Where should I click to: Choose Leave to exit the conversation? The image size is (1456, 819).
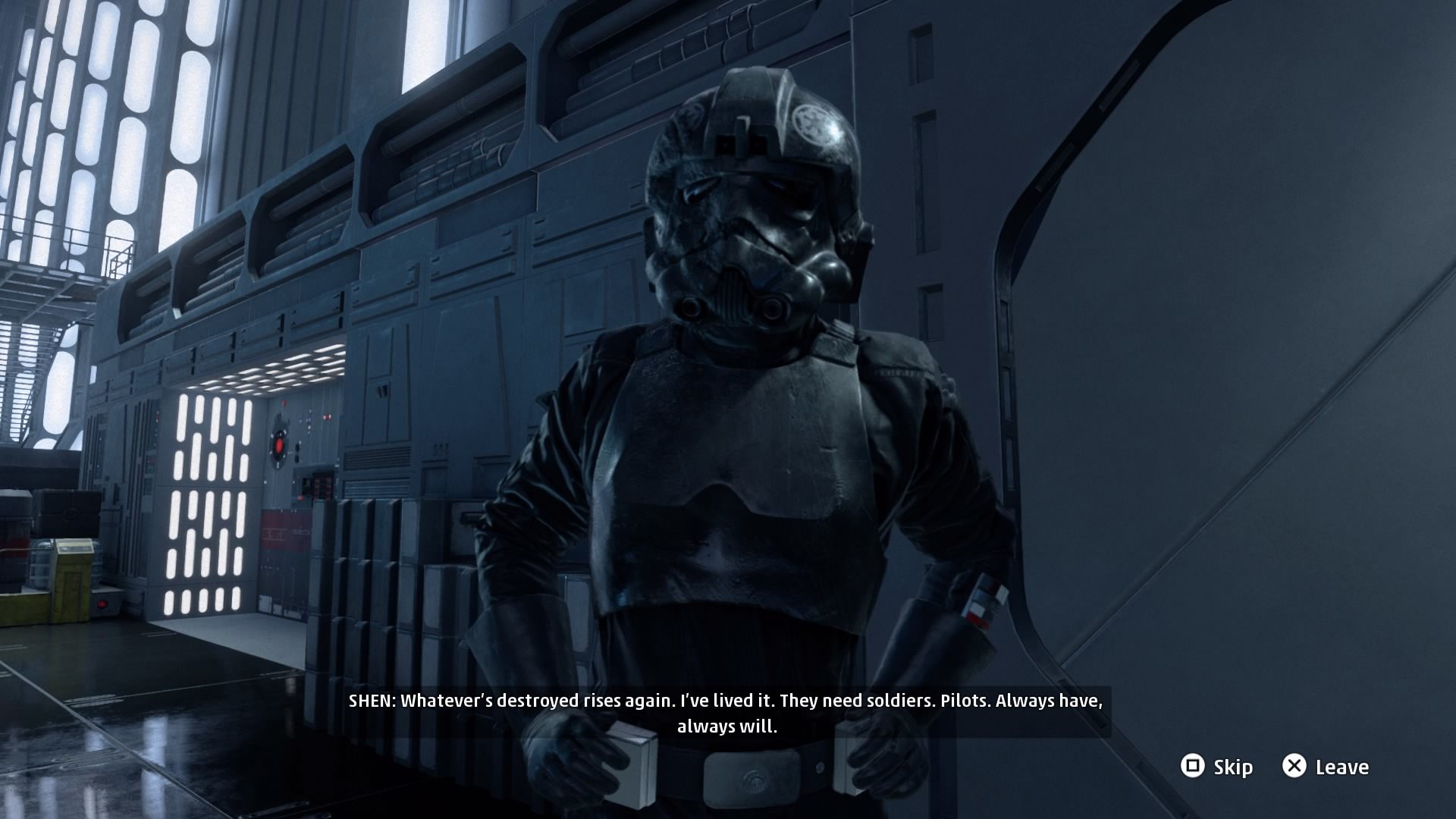pyautogui.click(x=1326, y=767)
